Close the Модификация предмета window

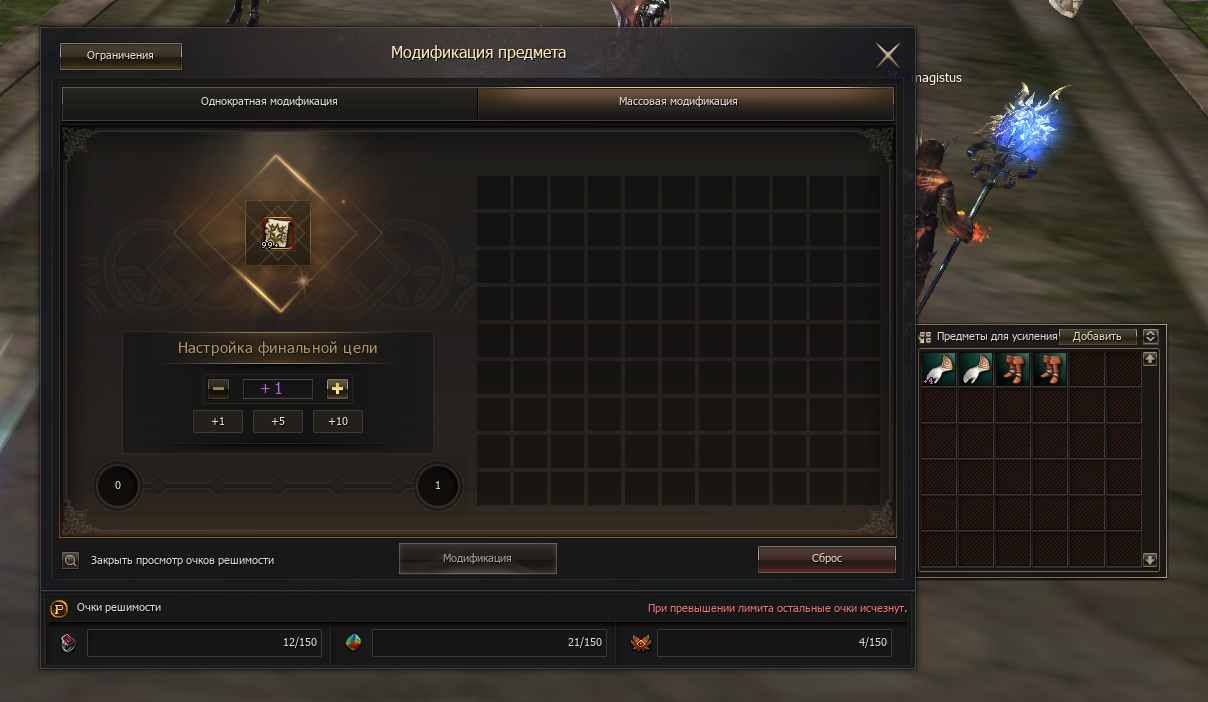point(887,55)
